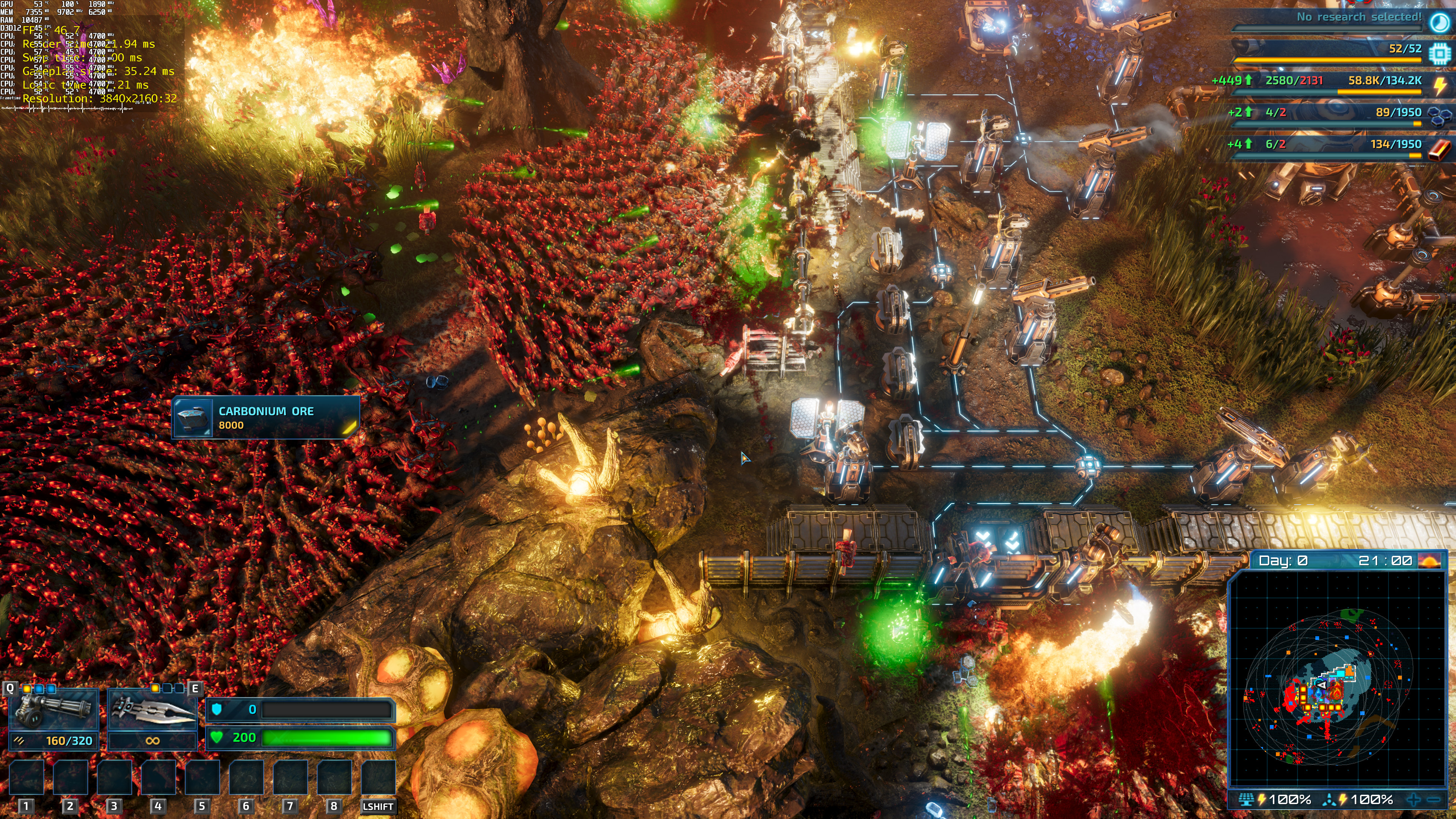1456x819 pixels.
Task: Click the AI cores chip icon
Action: click(1439, 53)
